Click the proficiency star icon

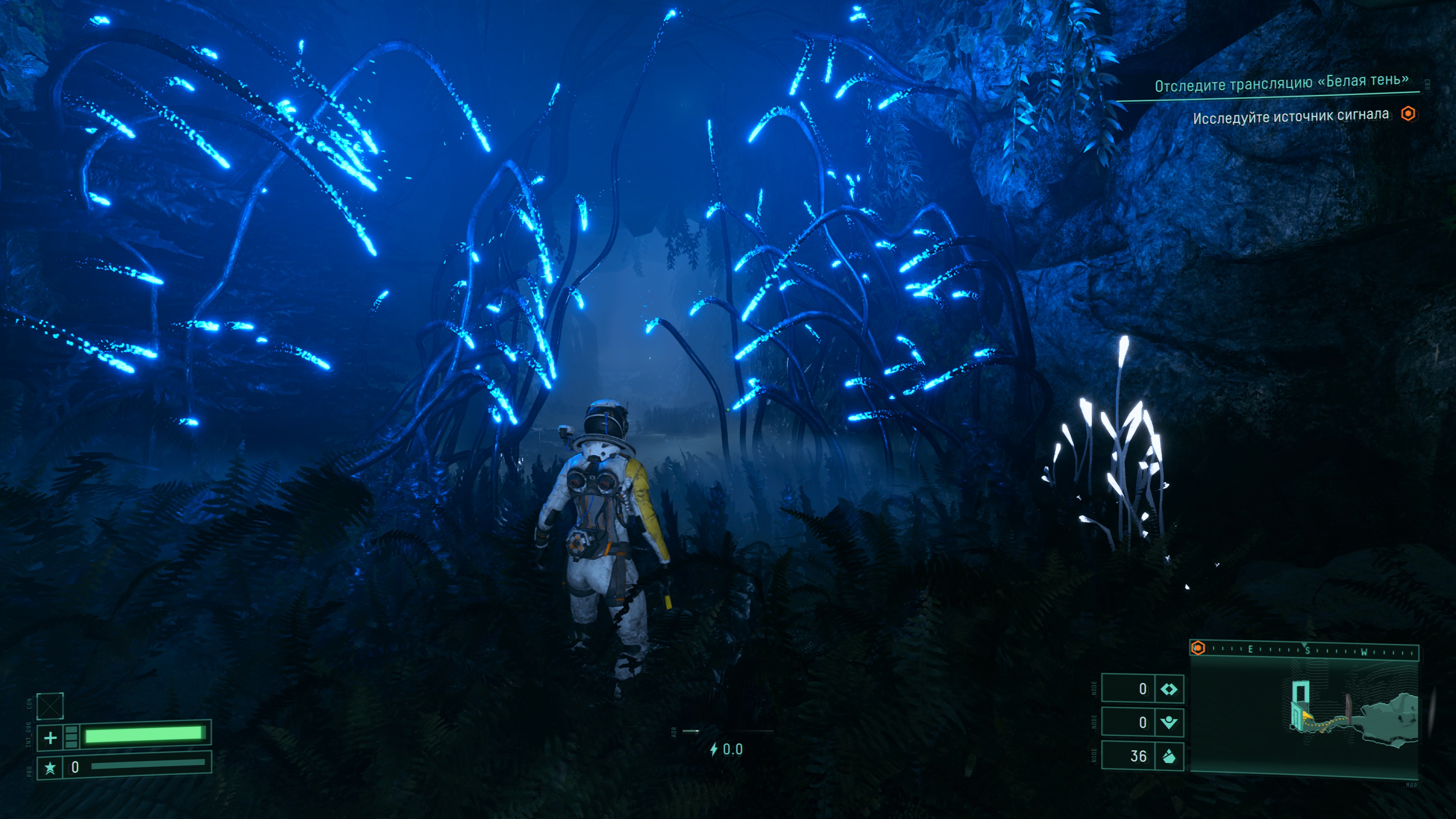pyautogui.click(x=50, y=767)
